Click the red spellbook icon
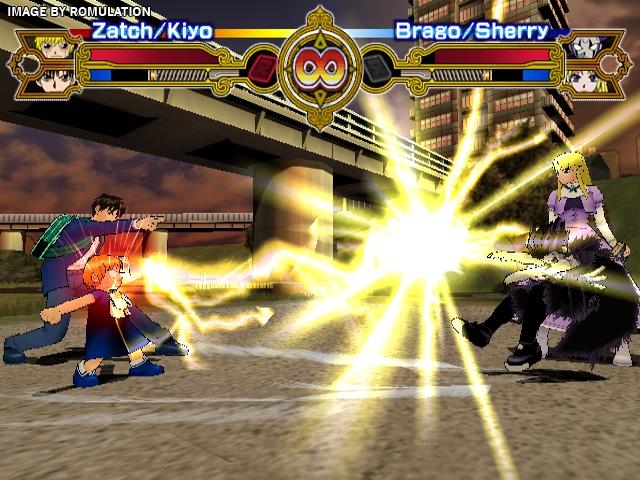This screenshot has width=640, height=480. [x=263, y=68]
